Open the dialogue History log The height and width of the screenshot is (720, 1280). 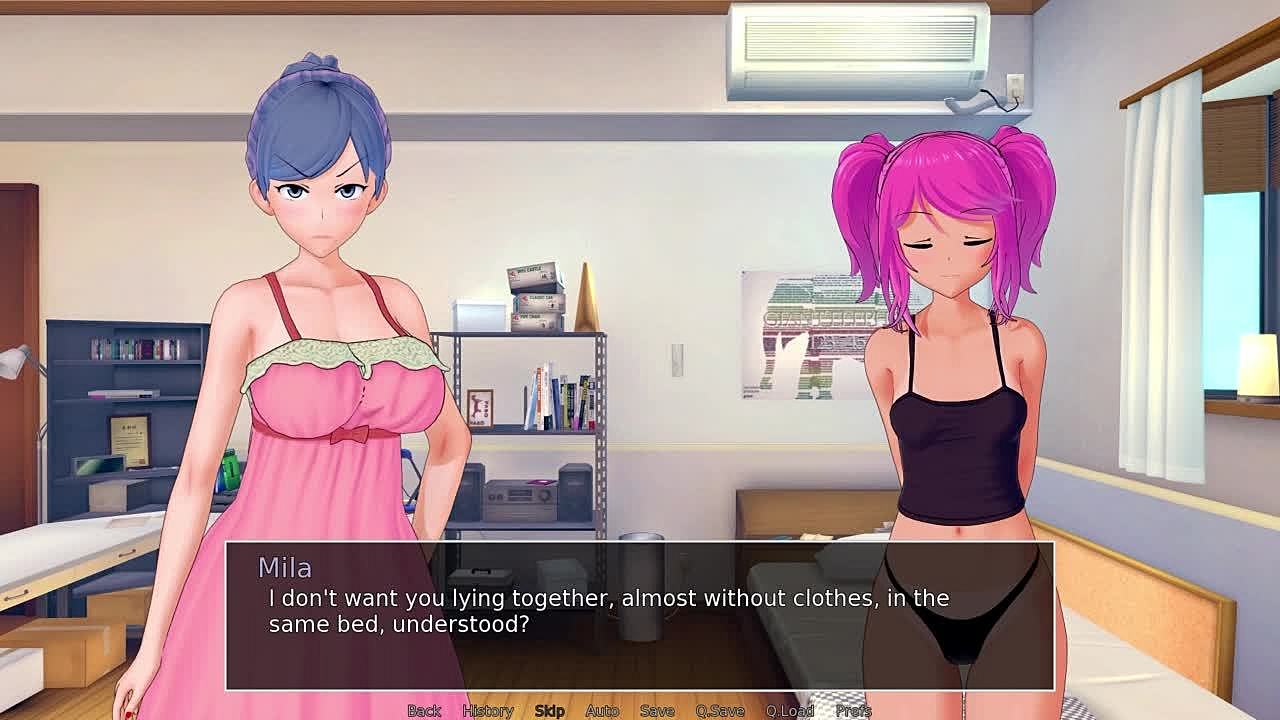487,711
